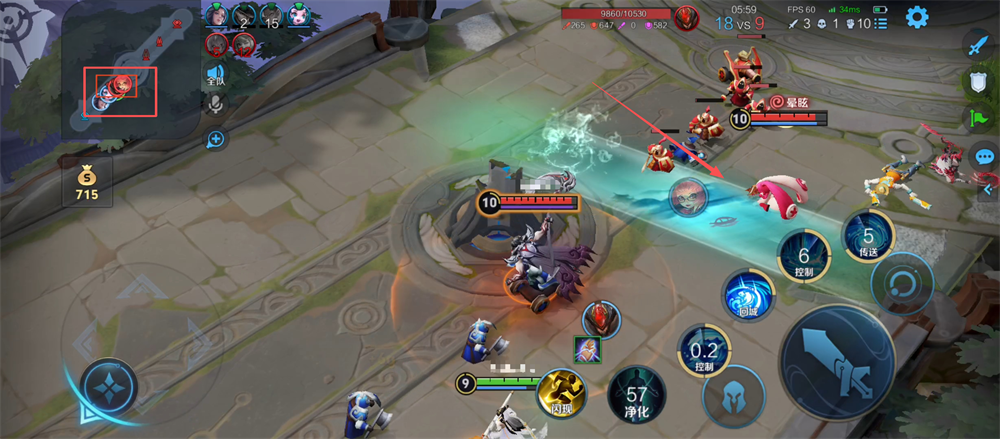Send the shield defend signal
The image size is (1000, 439).
point(978,82)
